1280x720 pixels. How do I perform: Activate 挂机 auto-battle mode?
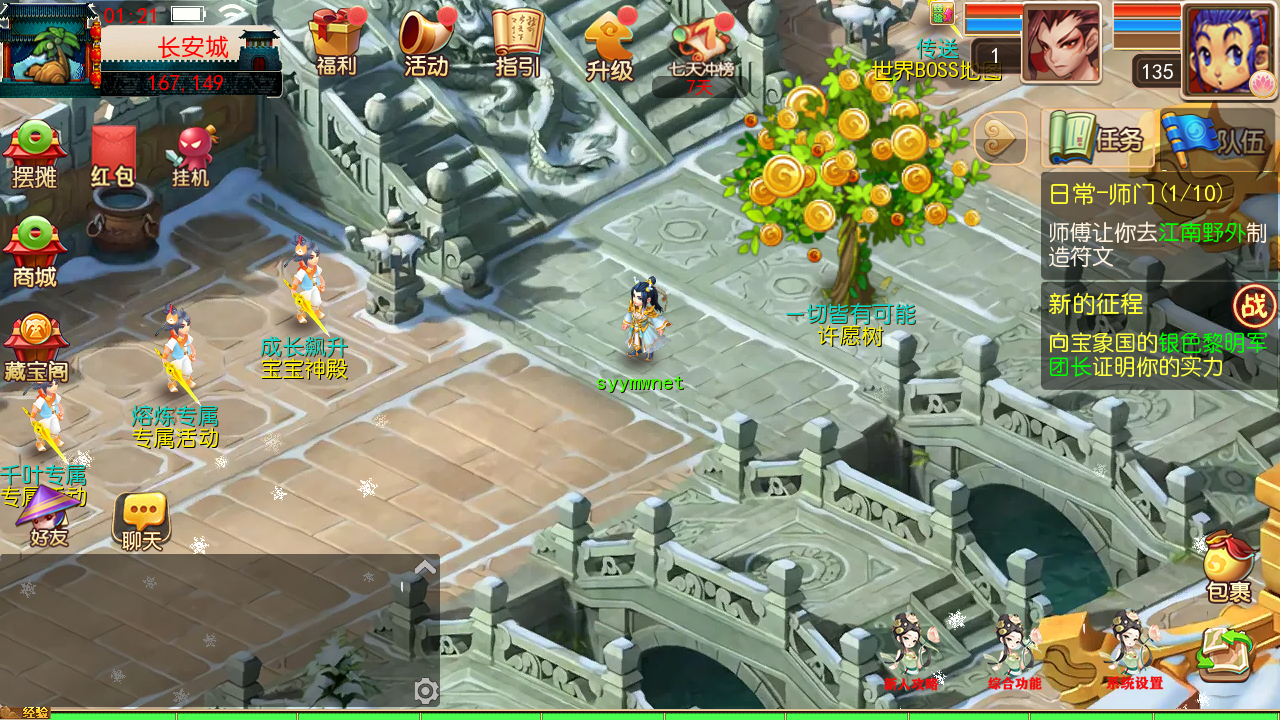click(191, 157)
